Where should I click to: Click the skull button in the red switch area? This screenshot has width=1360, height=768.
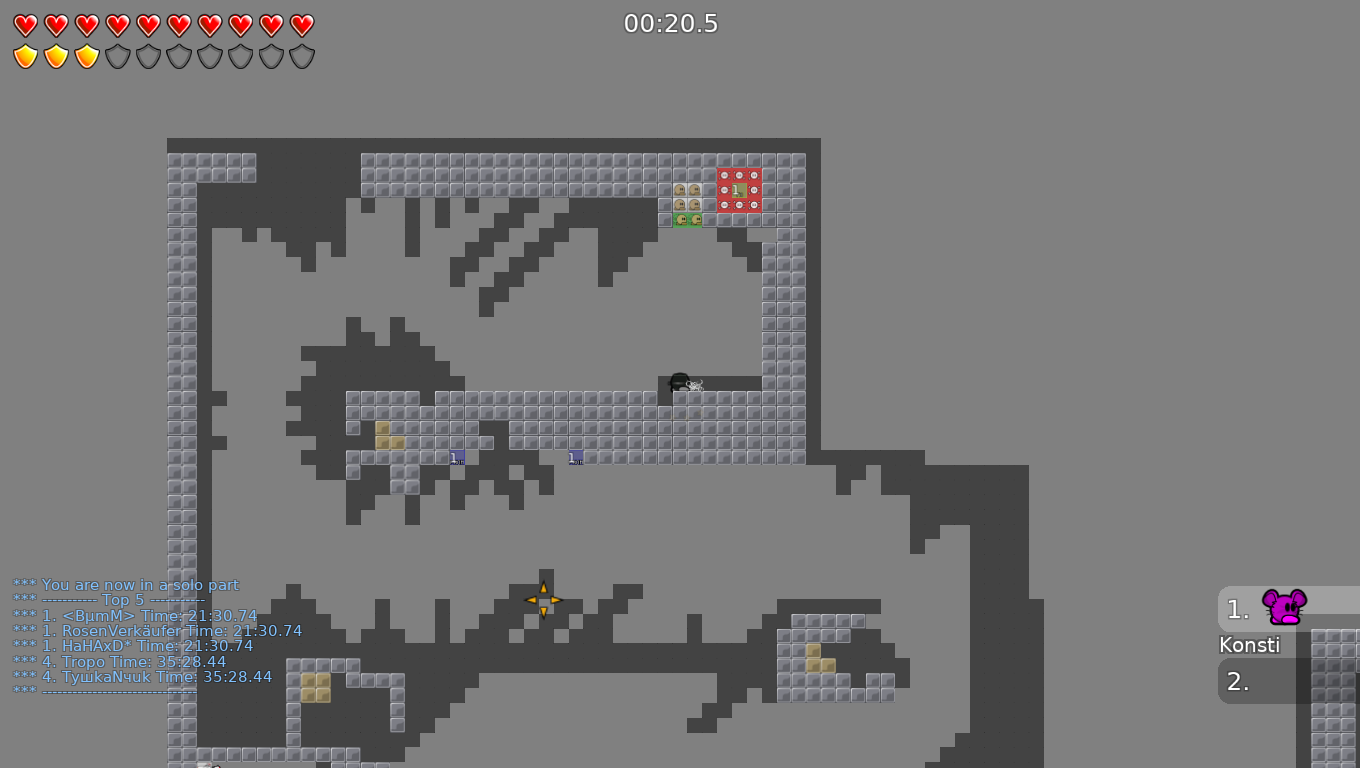(724, 175)
